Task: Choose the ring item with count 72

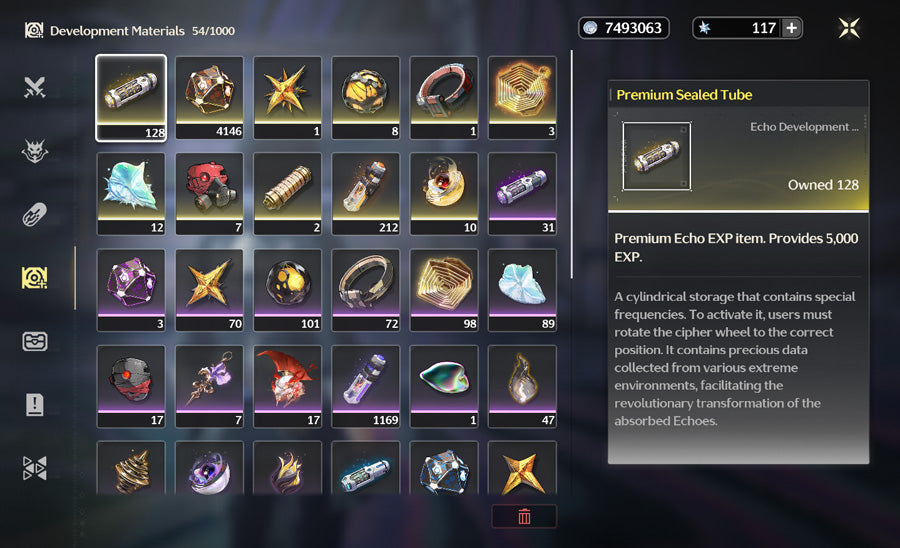Action: 366,290
